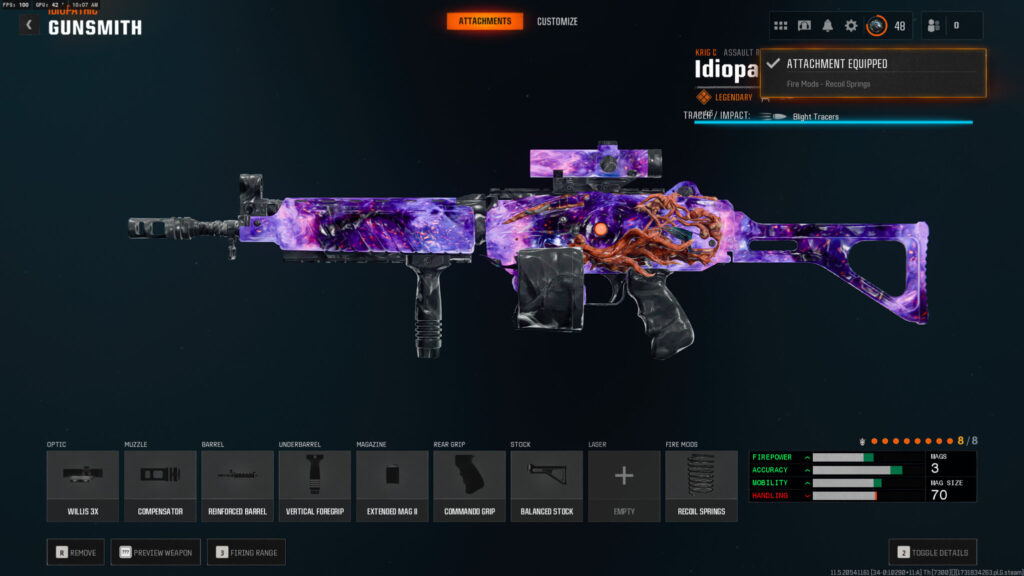This screenshot has height=576, width=1024.
Task: Enter the Firing Range
Action: pos(246,552)
